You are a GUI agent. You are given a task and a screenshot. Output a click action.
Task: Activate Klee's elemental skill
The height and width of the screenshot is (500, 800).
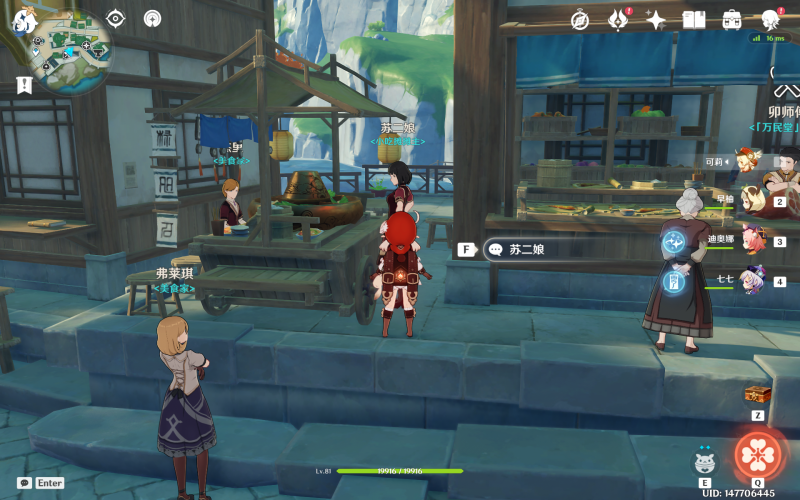click(705, 460)
